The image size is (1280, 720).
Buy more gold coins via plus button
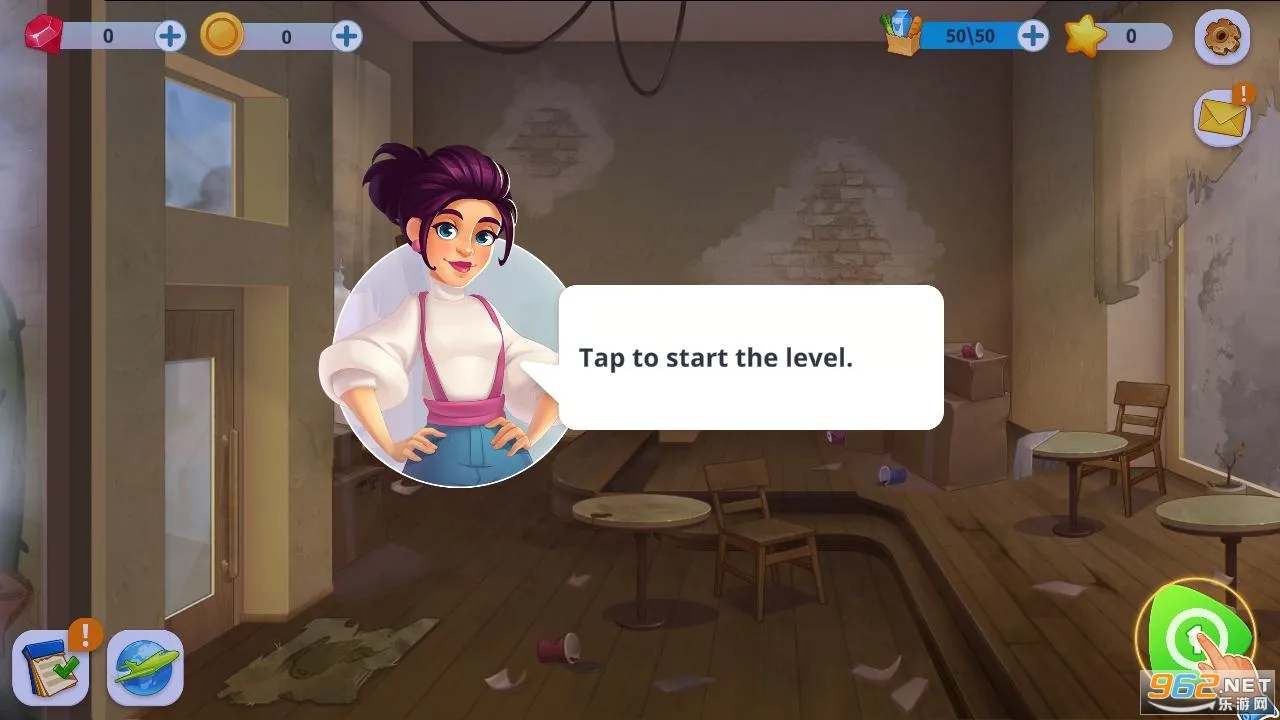pos(346,37)
